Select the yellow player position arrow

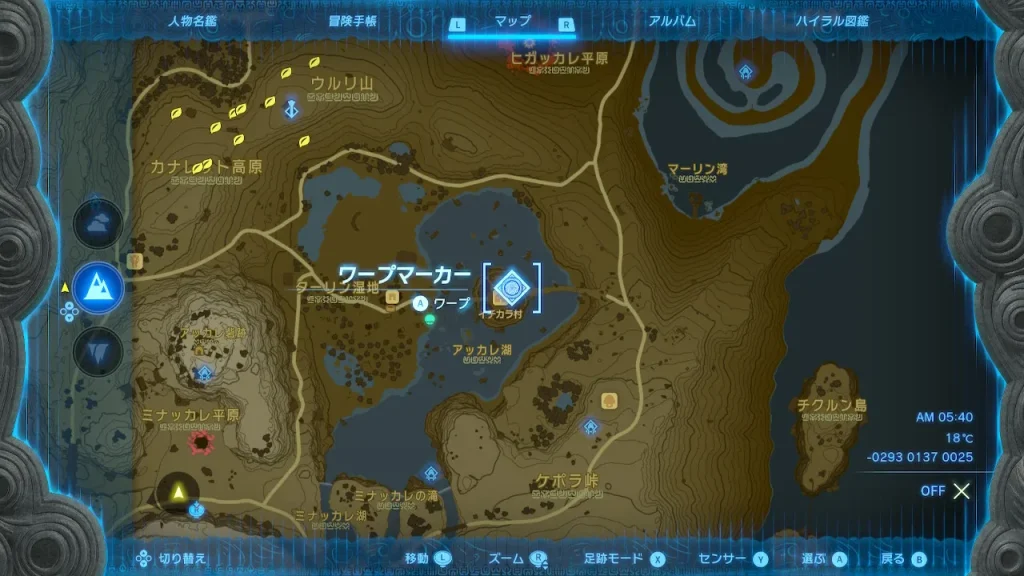tap(179, 491)
